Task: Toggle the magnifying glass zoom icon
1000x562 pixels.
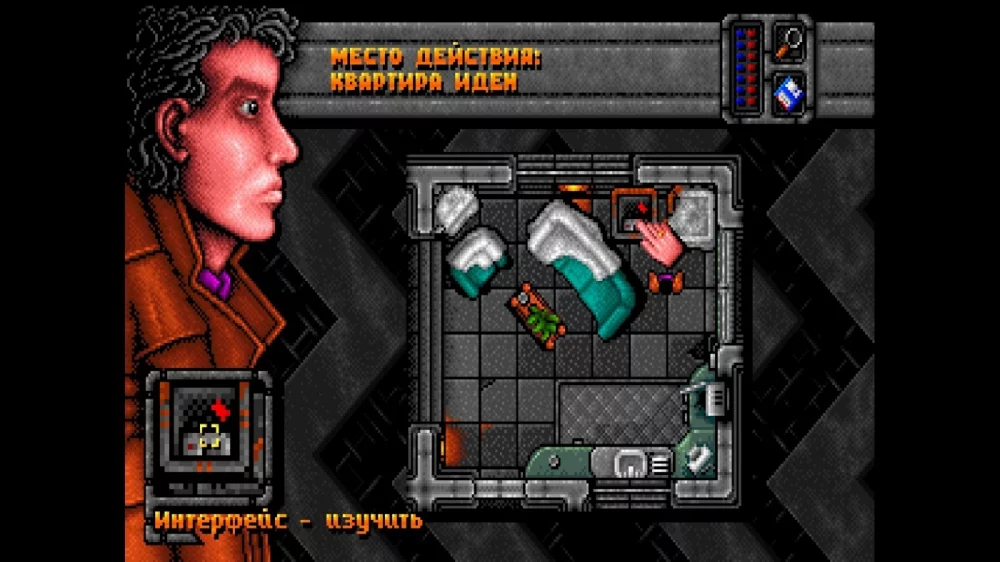Action: pyautogui.click(x=790, y=43)
